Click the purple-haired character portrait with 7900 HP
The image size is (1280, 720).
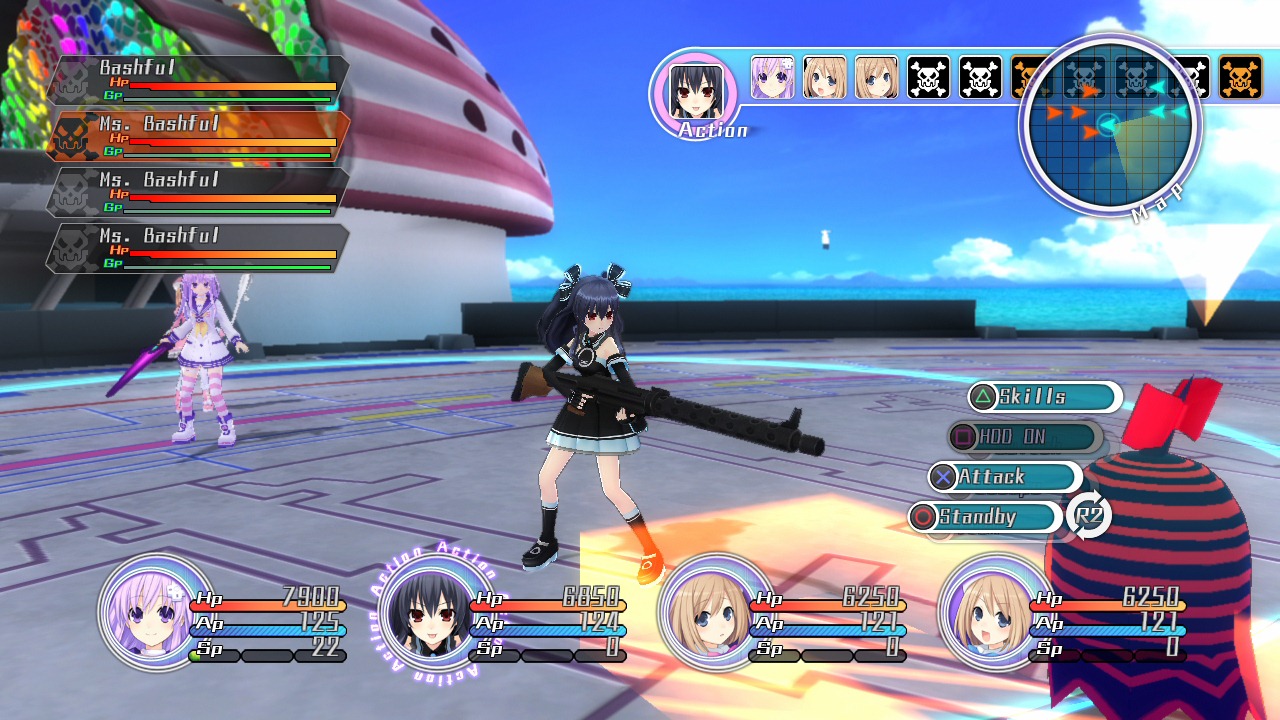coord(143,613)
